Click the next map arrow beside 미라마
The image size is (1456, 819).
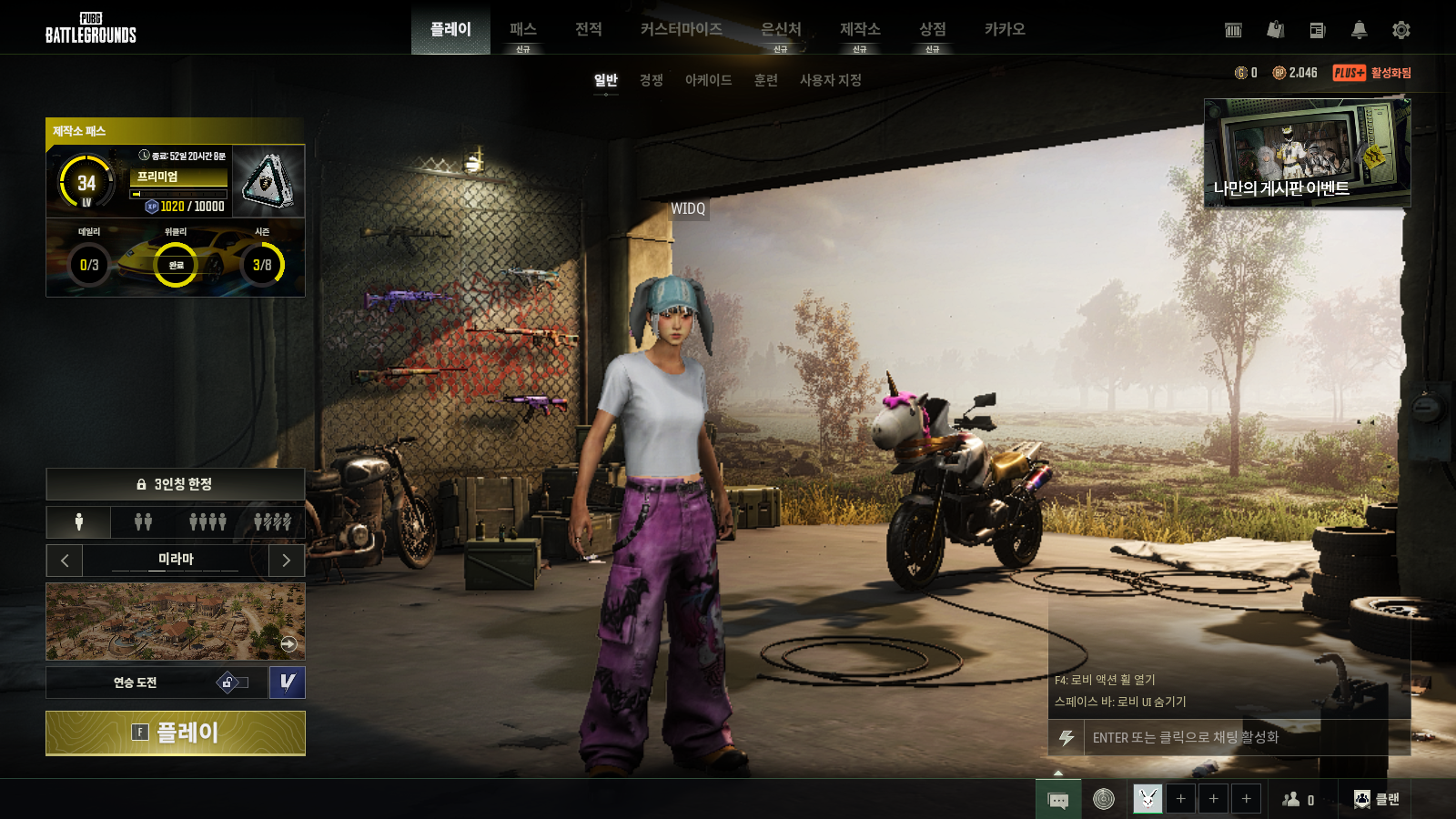287,561
